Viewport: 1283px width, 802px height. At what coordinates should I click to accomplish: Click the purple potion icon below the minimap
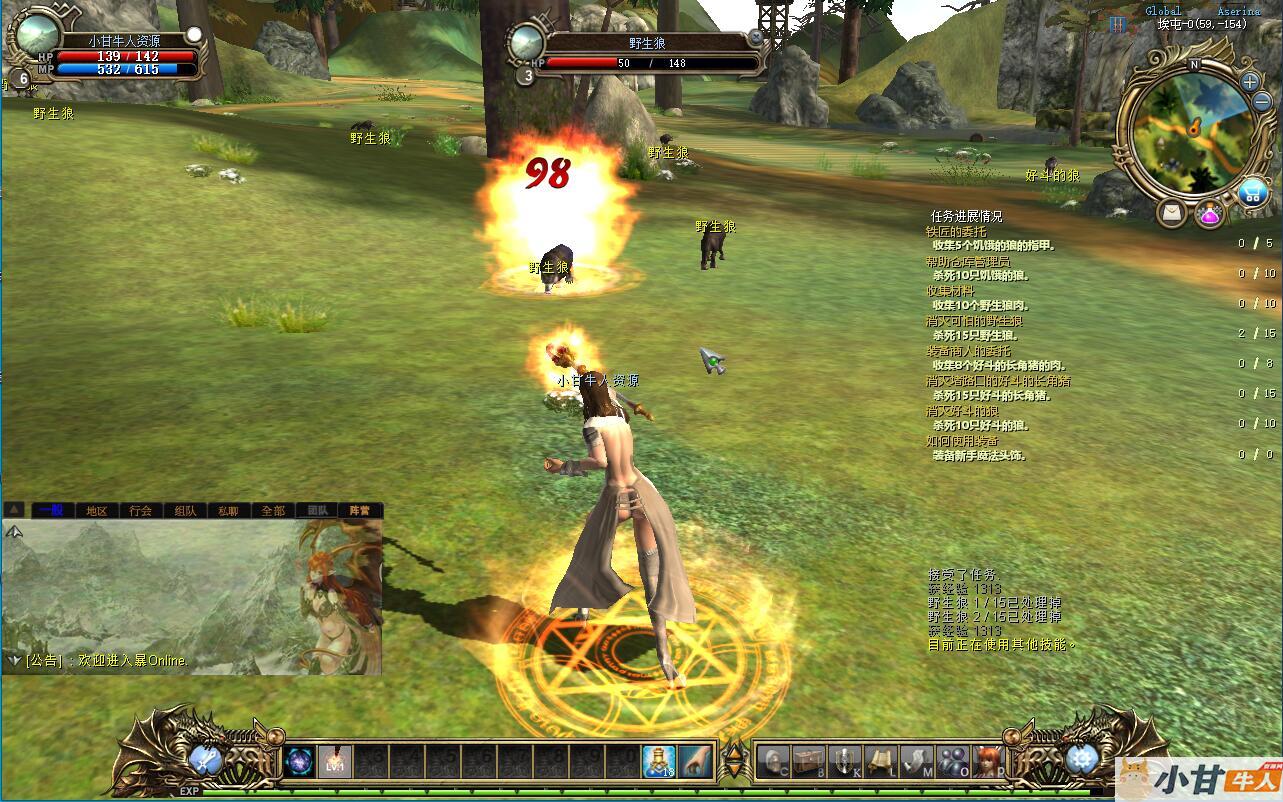[1210, 214]
